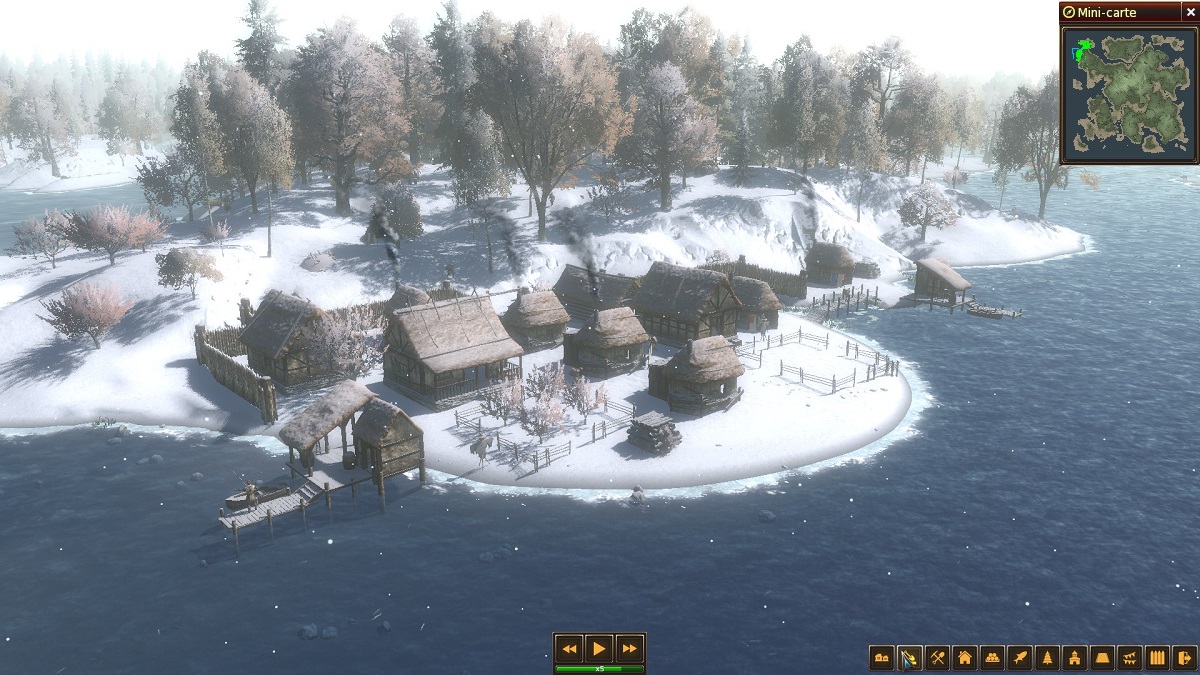The image size is (1200, 675).
Task: Close the Mini-carte panel
Action: (1191, 11)
